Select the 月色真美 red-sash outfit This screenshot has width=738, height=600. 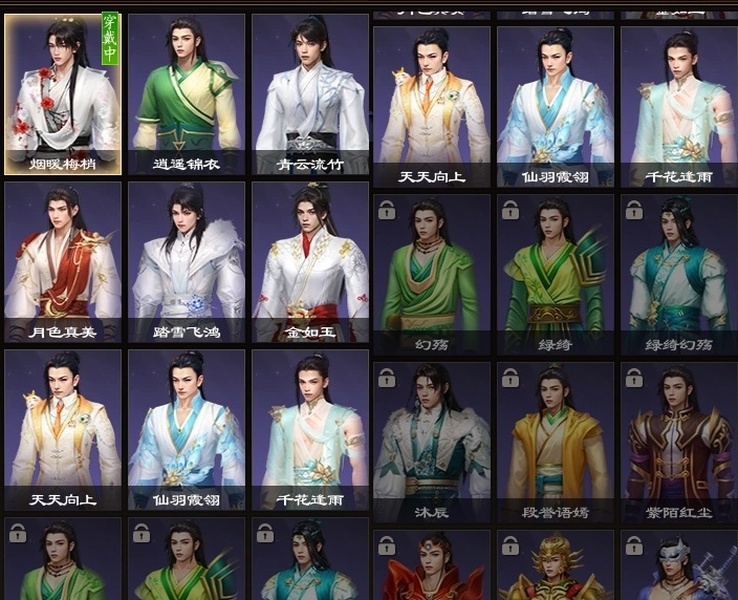coord(63,262)
